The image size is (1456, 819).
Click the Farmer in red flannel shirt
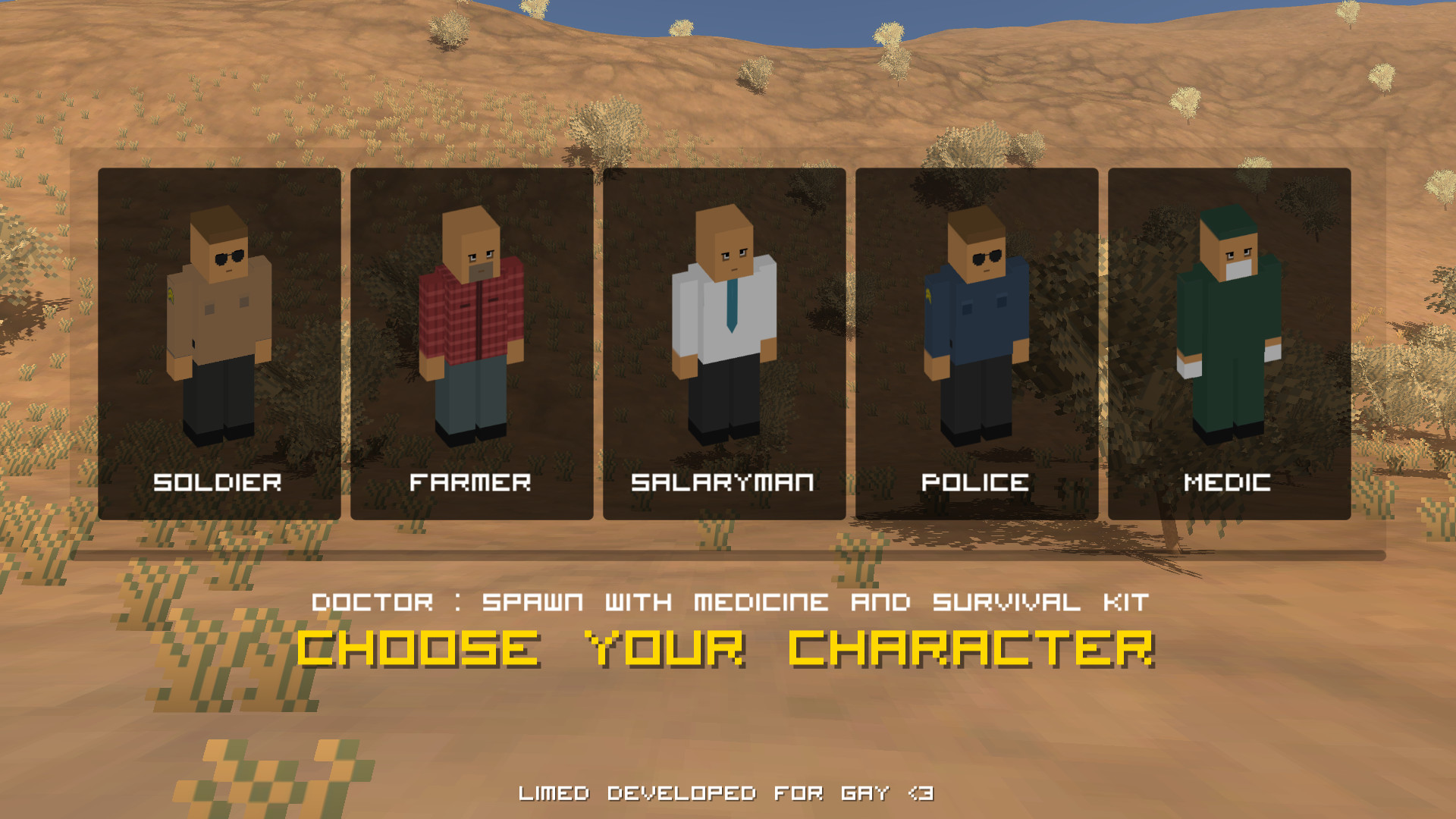(x=472, y=318)
